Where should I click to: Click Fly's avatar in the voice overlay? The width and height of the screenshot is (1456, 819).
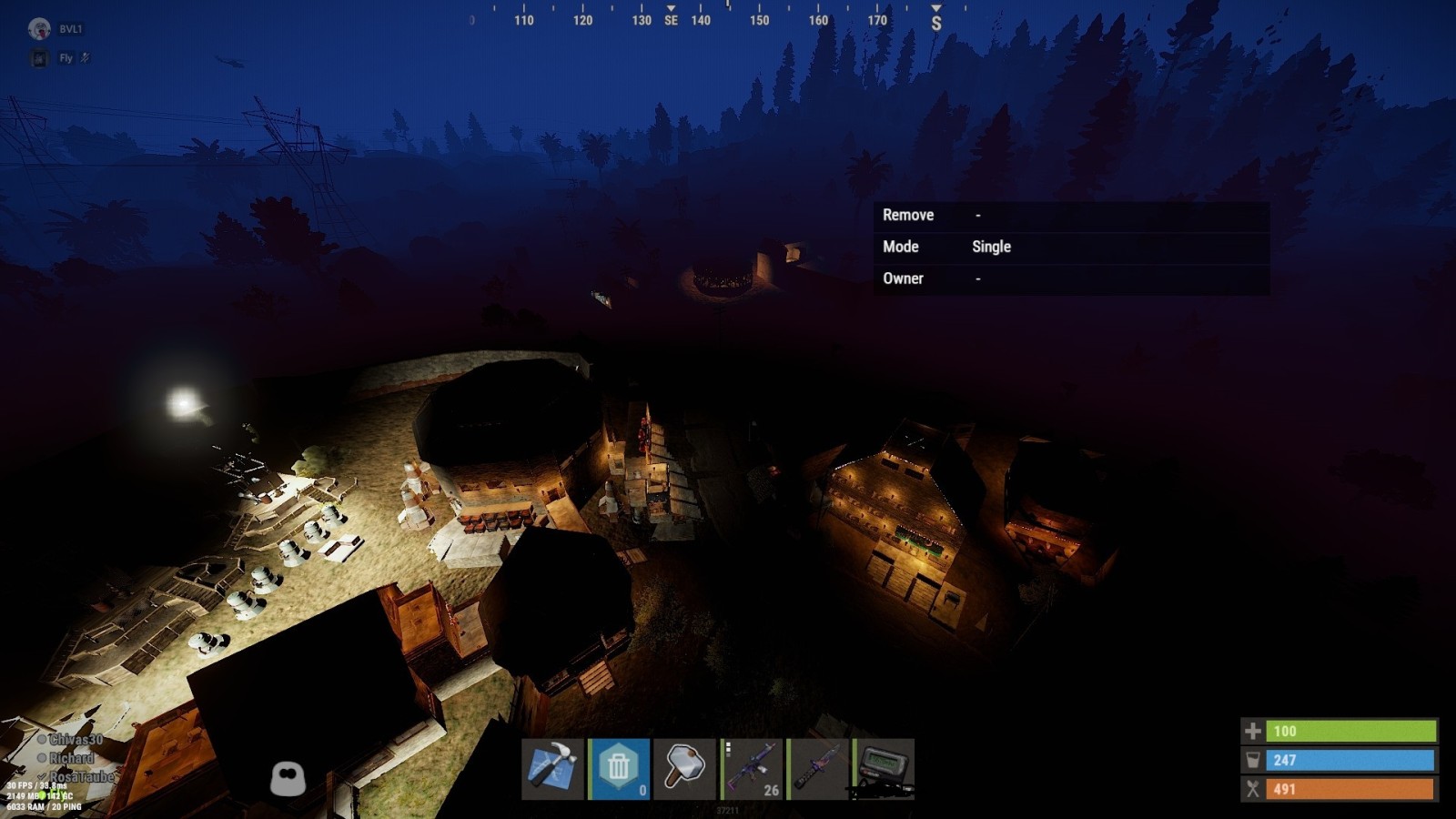(x=39, y=58)
